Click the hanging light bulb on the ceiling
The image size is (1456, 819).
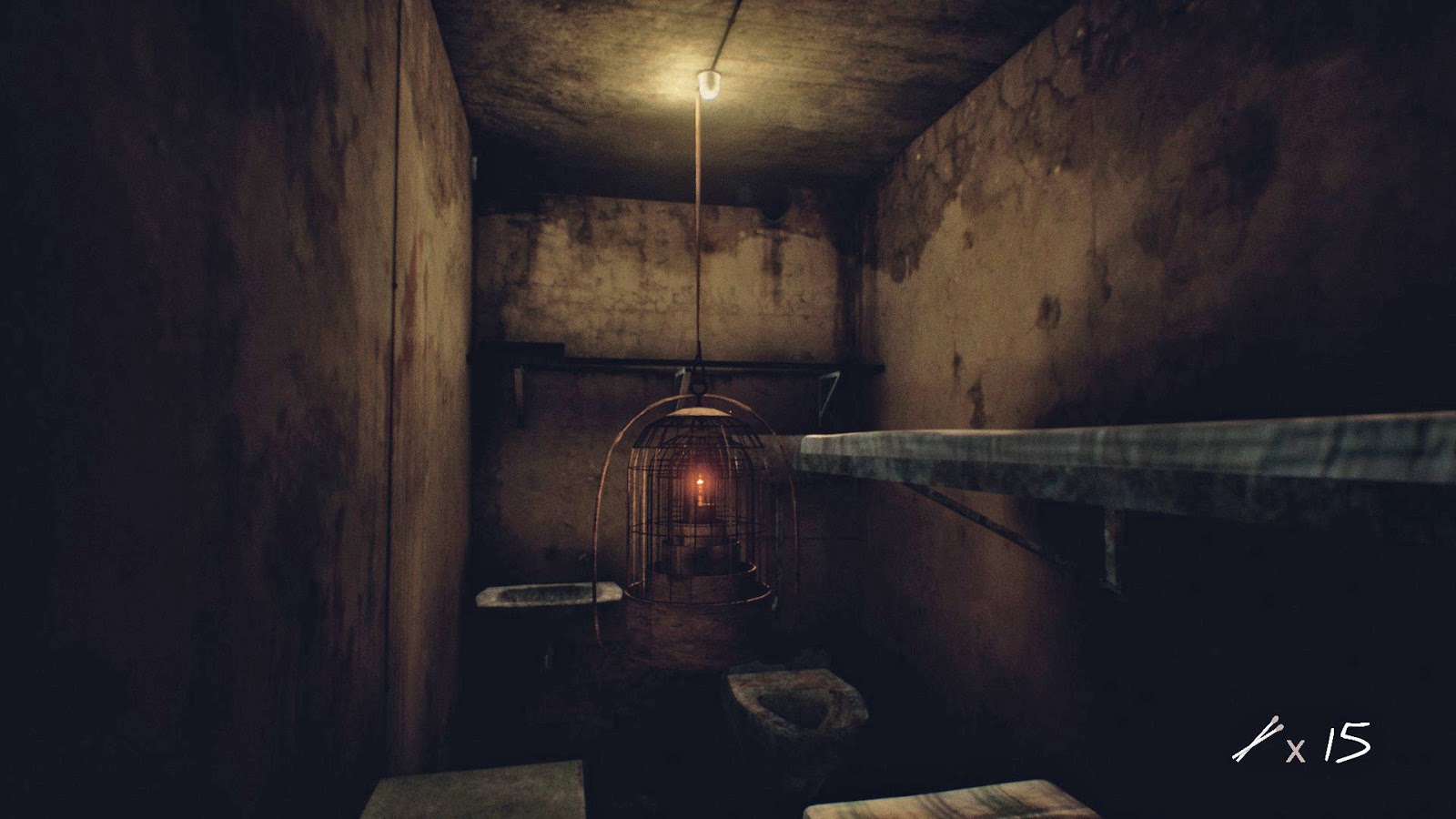pyautogui.click(x=712, y=84)
